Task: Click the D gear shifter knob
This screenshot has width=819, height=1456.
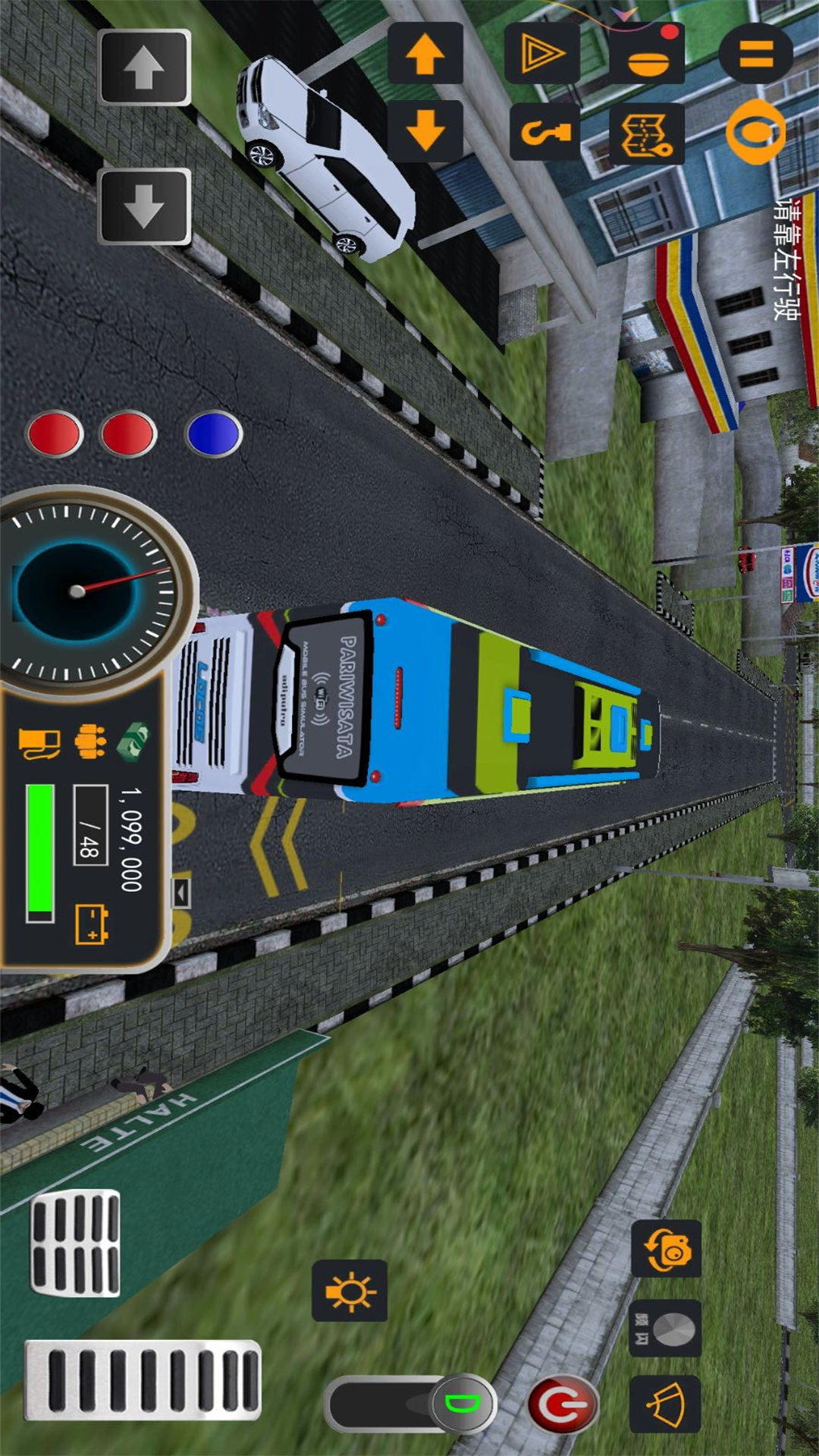Action: [x=463, y=1403]
